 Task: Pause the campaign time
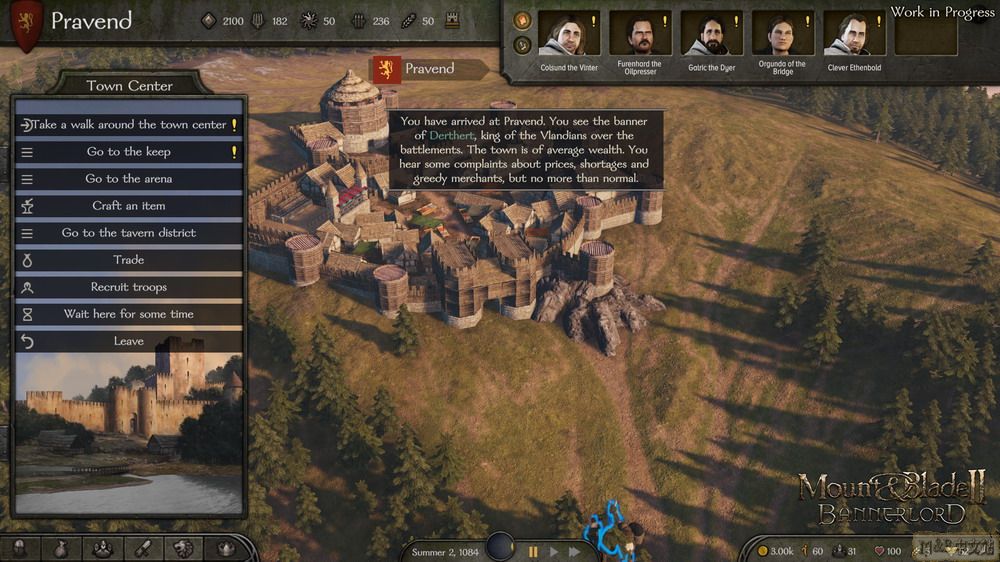click(533, 551)
